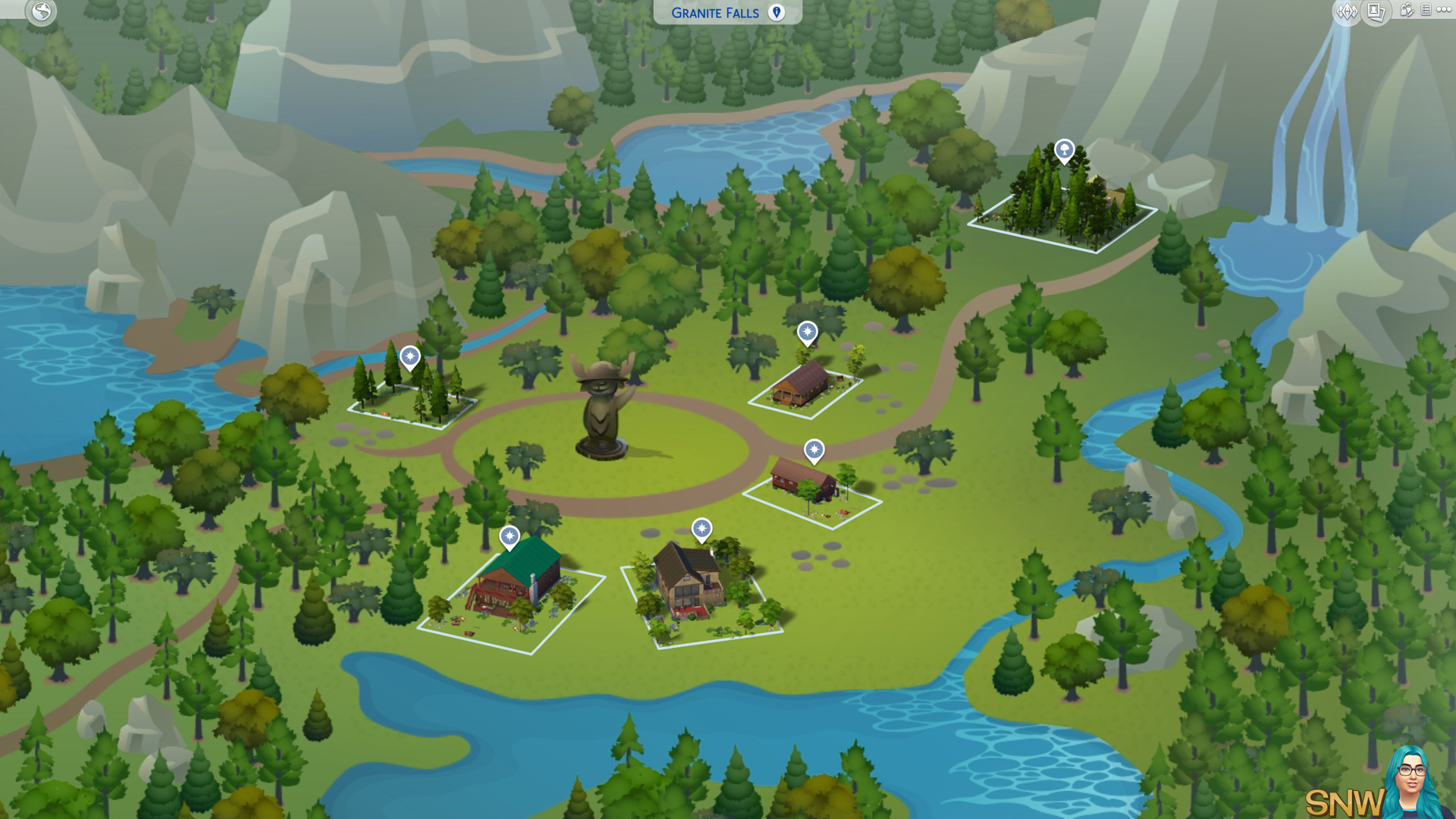Image resolution: width=1456 pixels, height=819 pixels.
Task: Open the Gallery photo icon
Action: pos(1376,11)
